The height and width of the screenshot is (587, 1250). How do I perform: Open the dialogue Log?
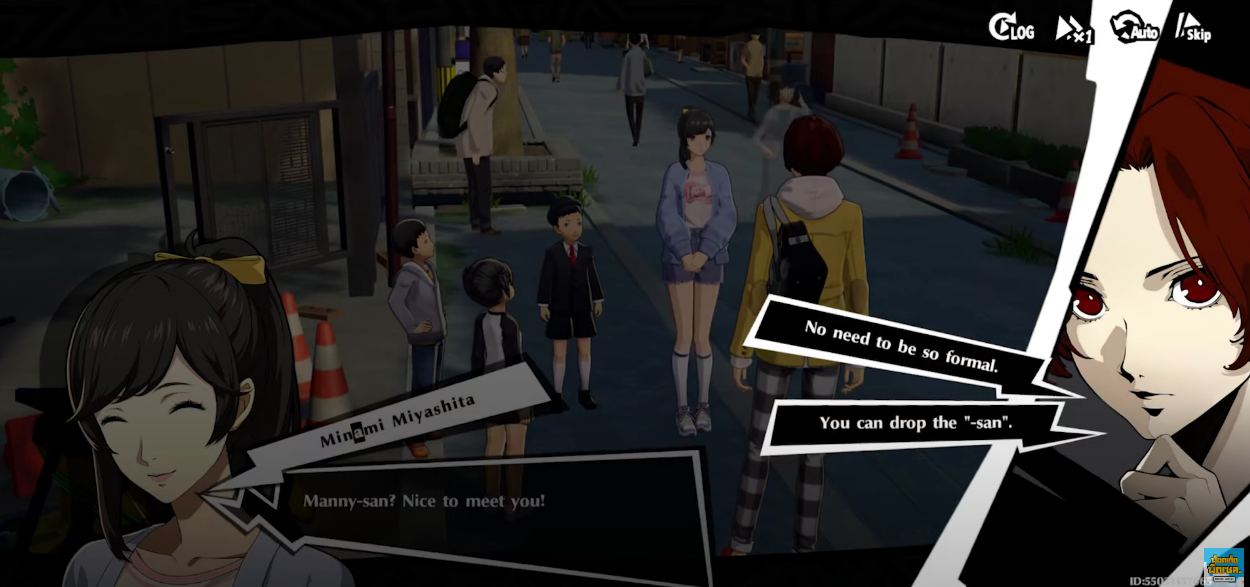coord(1011,29)
